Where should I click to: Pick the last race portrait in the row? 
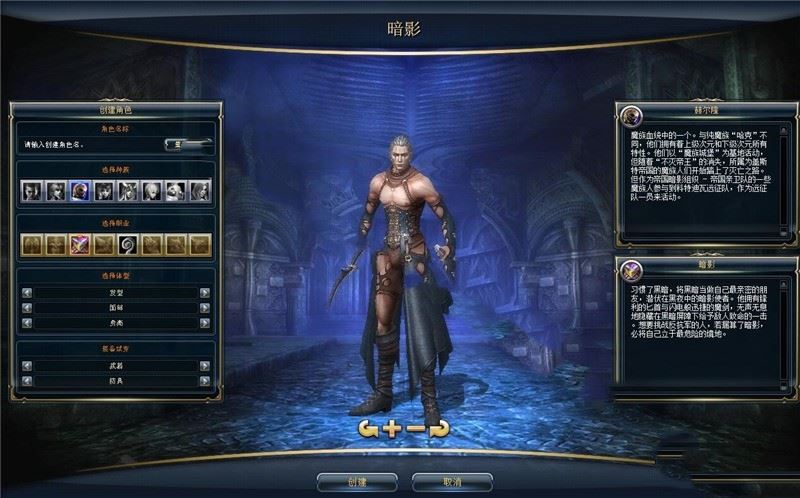[200, 191]
